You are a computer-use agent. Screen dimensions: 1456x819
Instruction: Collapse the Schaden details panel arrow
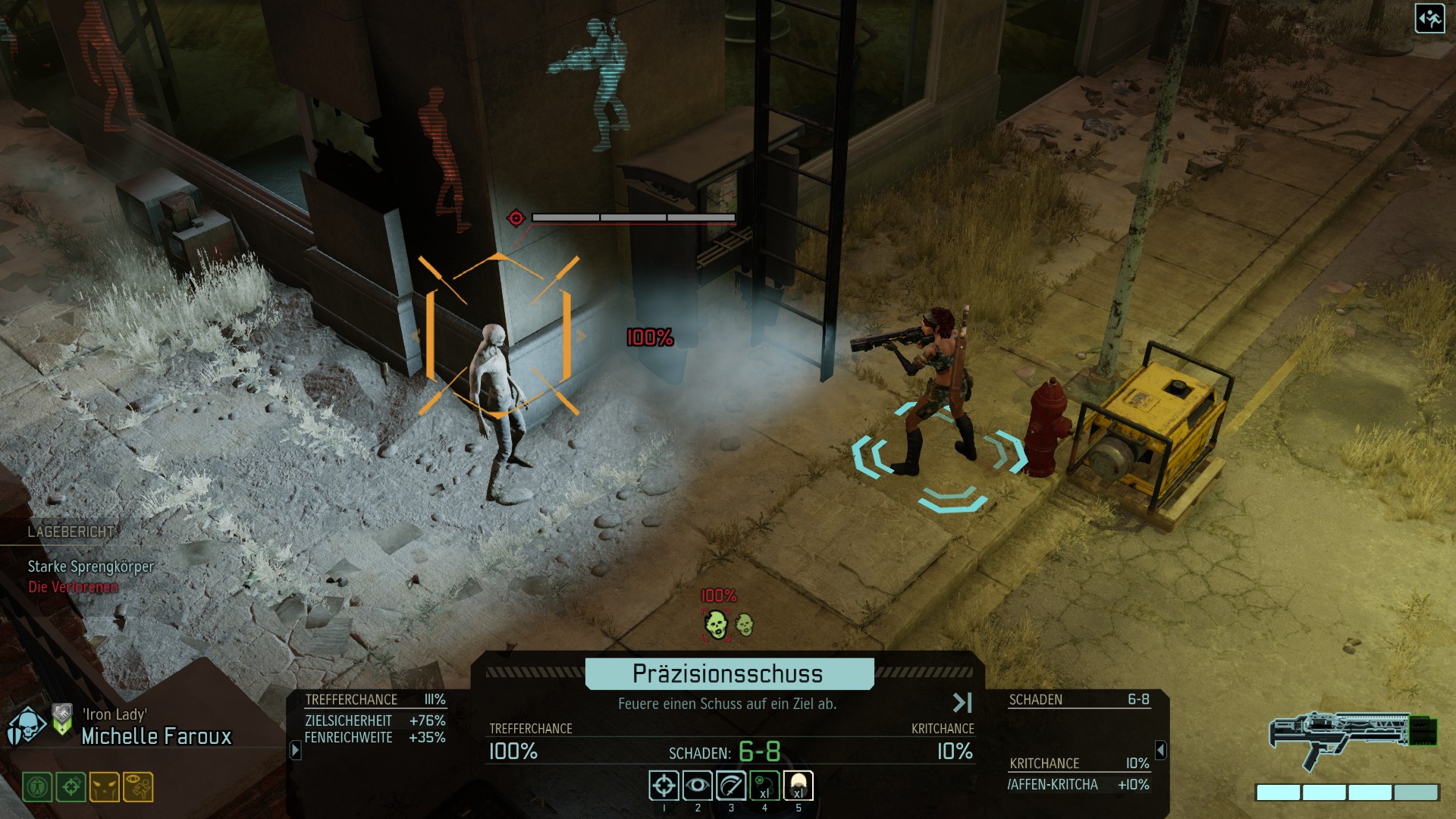click(1160, 750)
